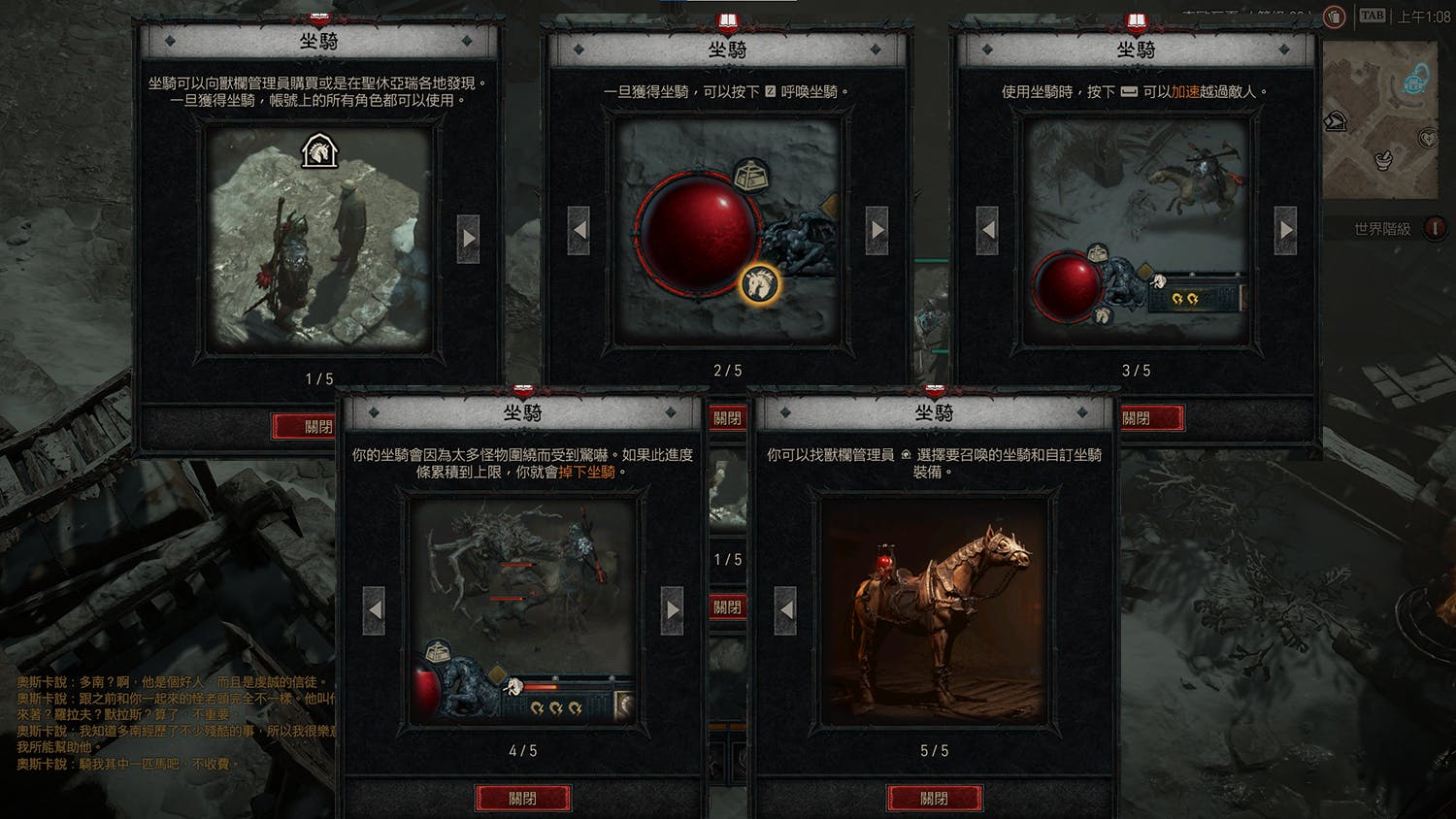The image size is (1456, 819).
Task: Close the 3/5 mount sprint tutorial panel
Action: click(1149, 418)
